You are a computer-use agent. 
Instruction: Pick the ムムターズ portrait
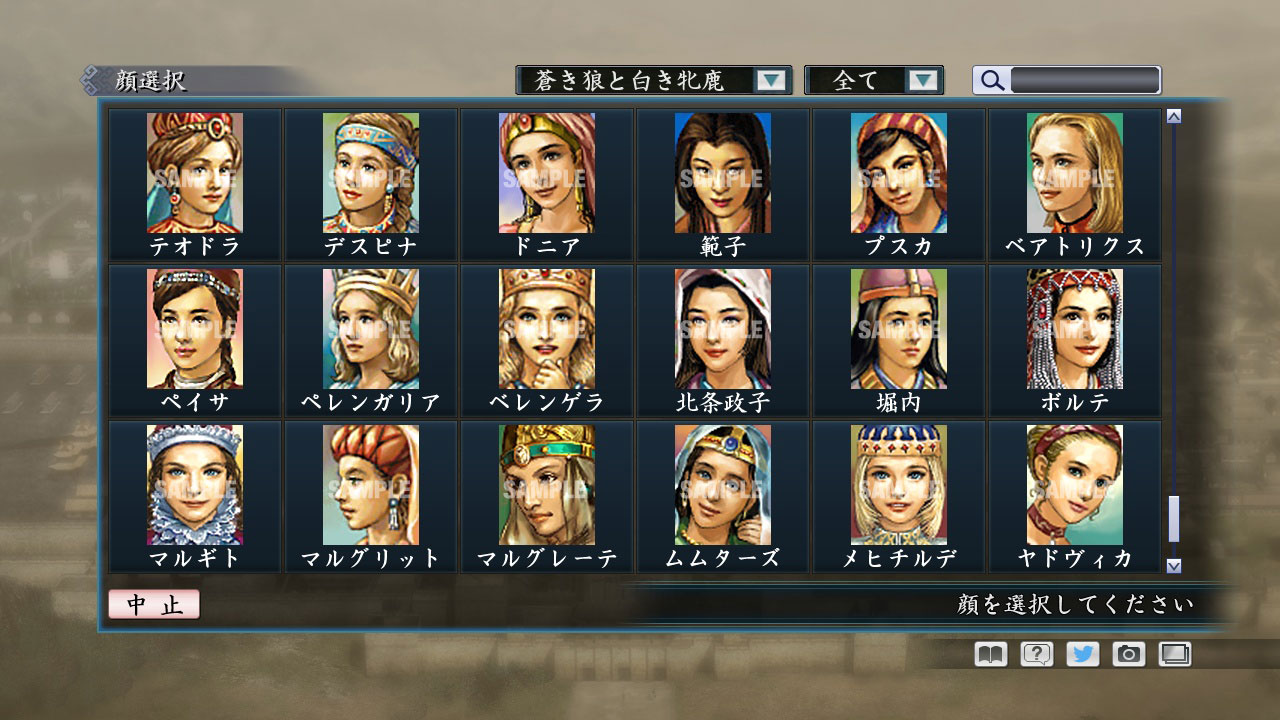click(721, 484)
